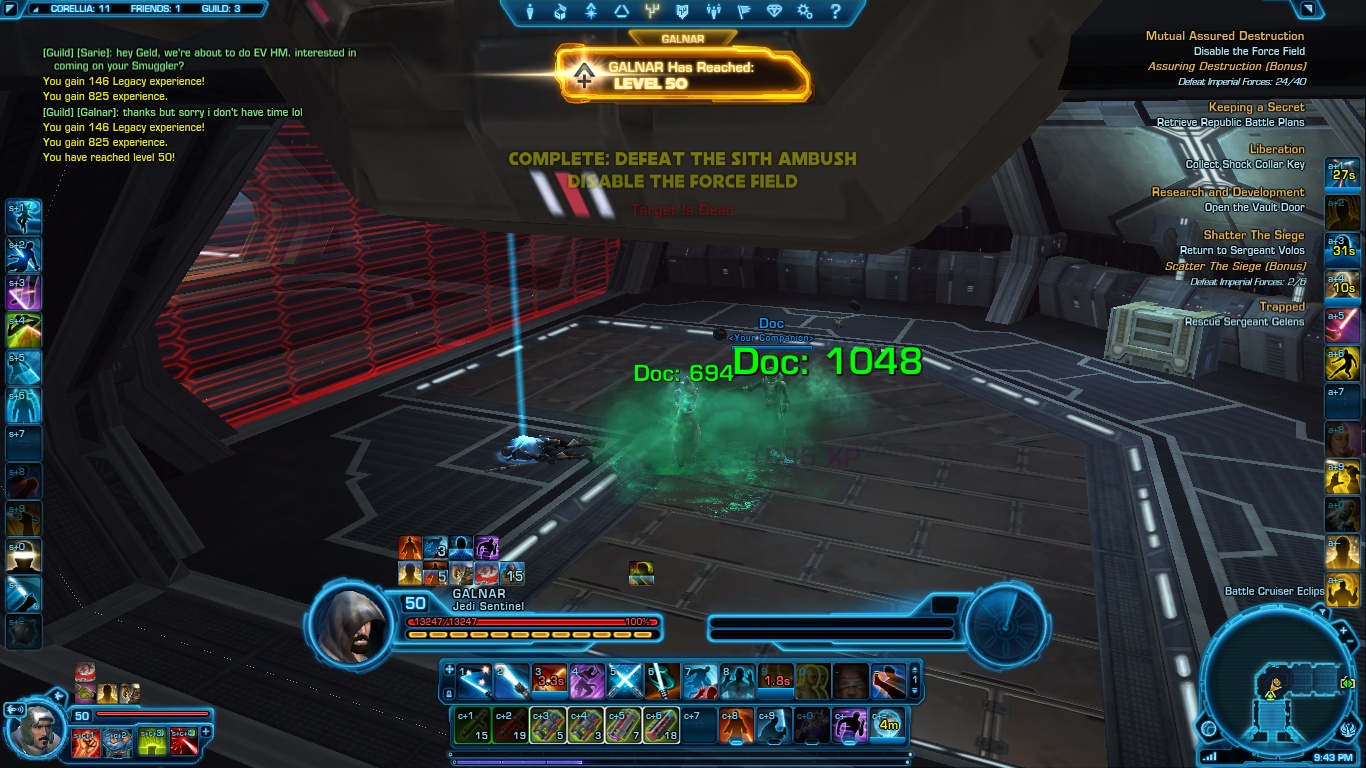Open preferences with the gear icon
Screen dimensions: 1366x768
(x=805, y=13)
